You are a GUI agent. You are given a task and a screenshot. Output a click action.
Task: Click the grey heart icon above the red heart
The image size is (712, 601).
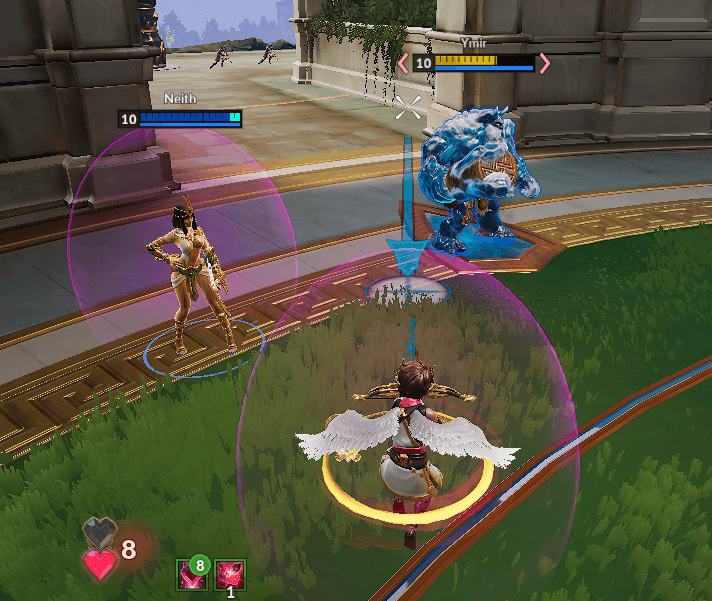100,534
